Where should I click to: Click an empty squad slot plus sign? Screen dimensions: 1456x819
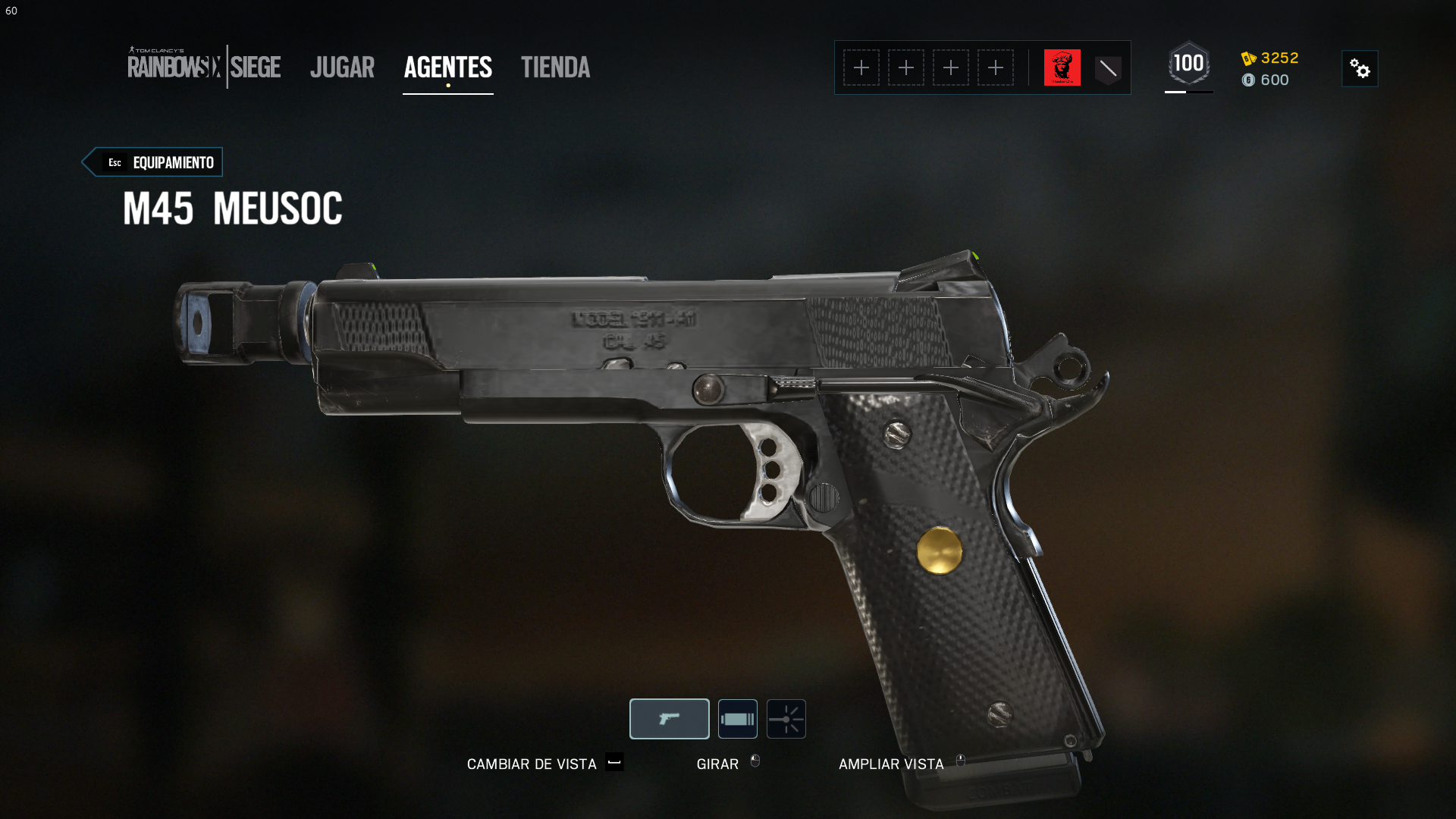point(861,67)
